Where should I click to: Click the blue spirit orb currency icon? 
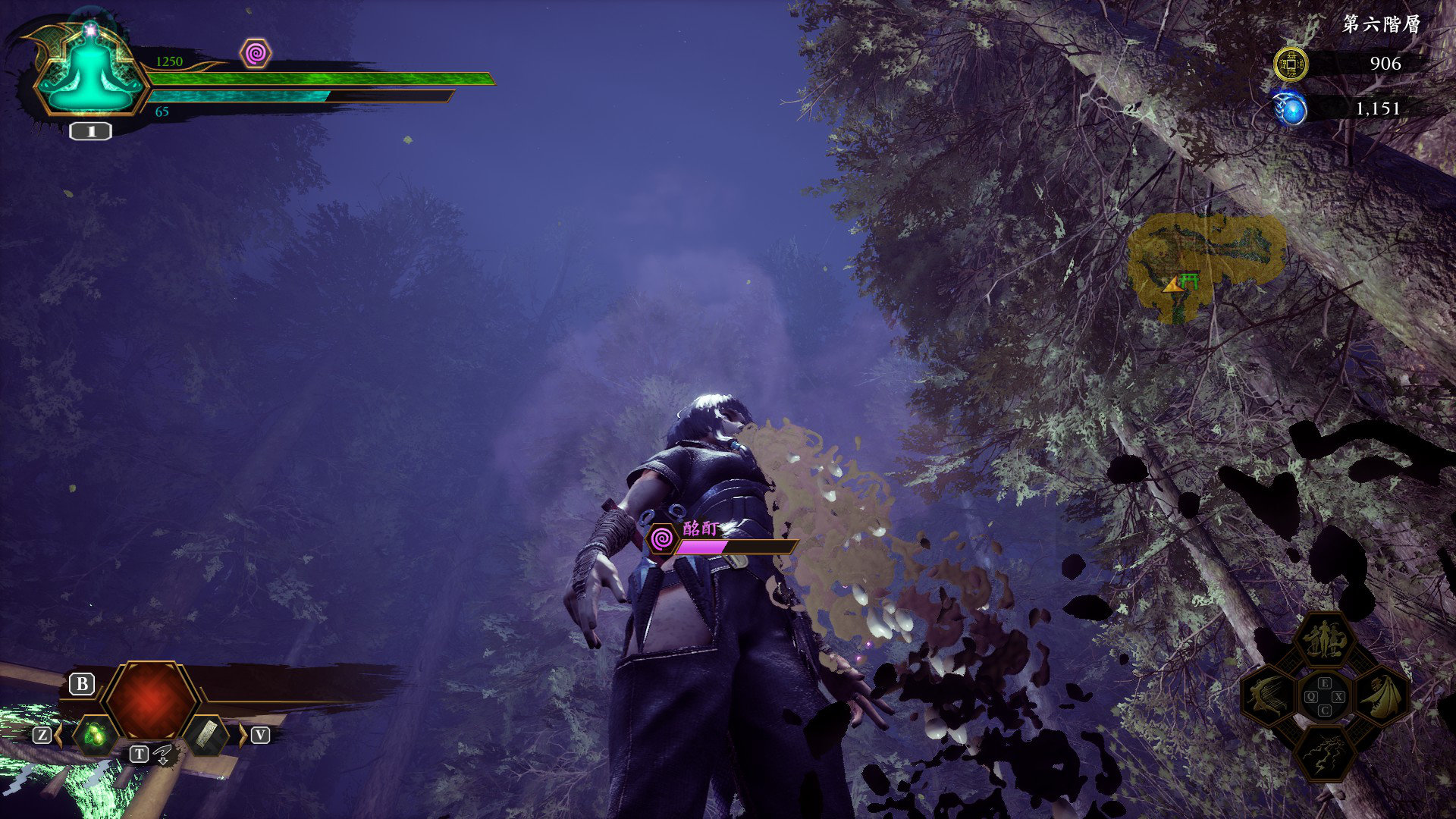[1290, 109]
